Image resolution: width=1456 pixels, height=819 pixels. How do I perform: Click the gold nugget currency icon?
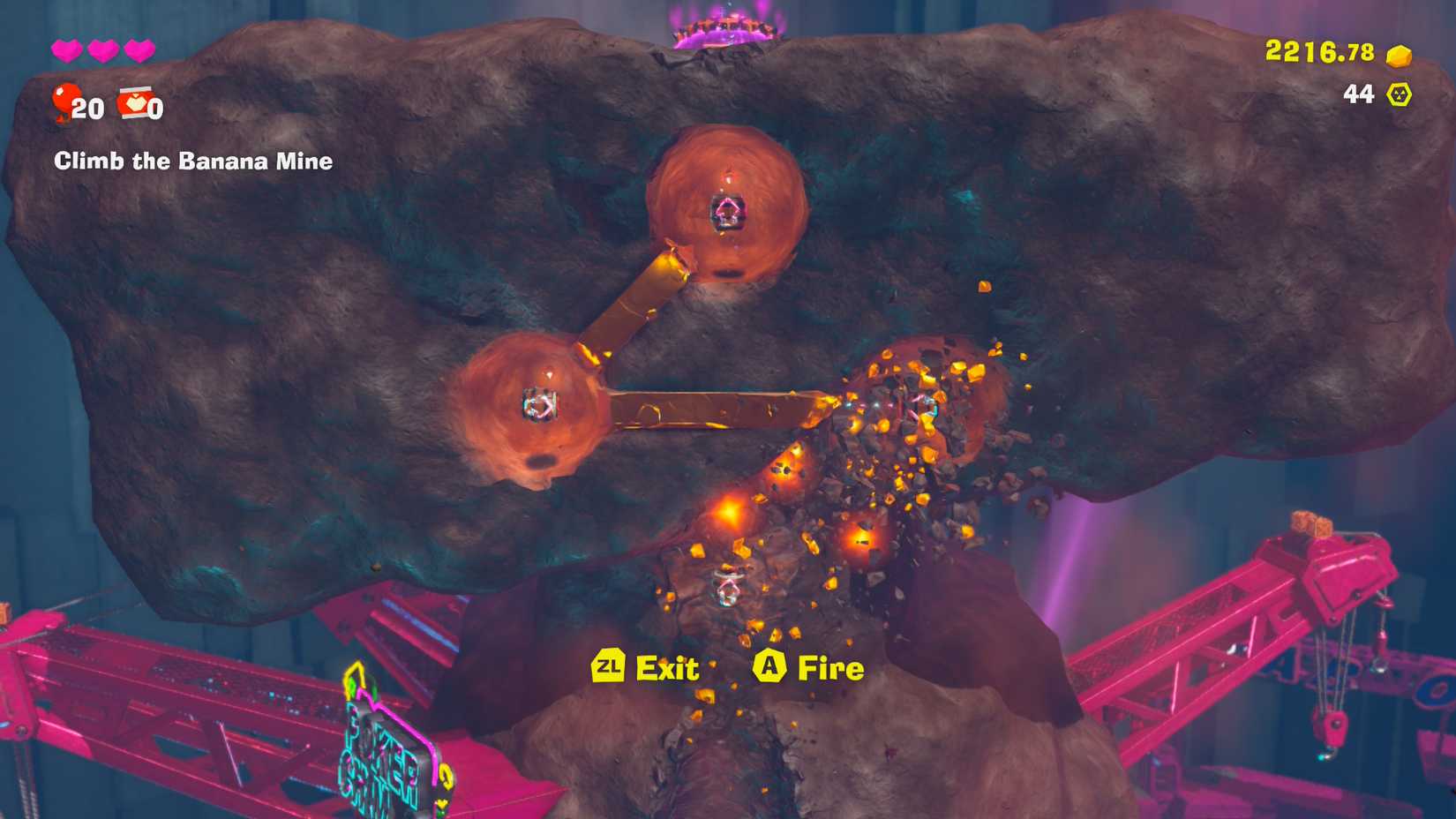(1399, 56)
